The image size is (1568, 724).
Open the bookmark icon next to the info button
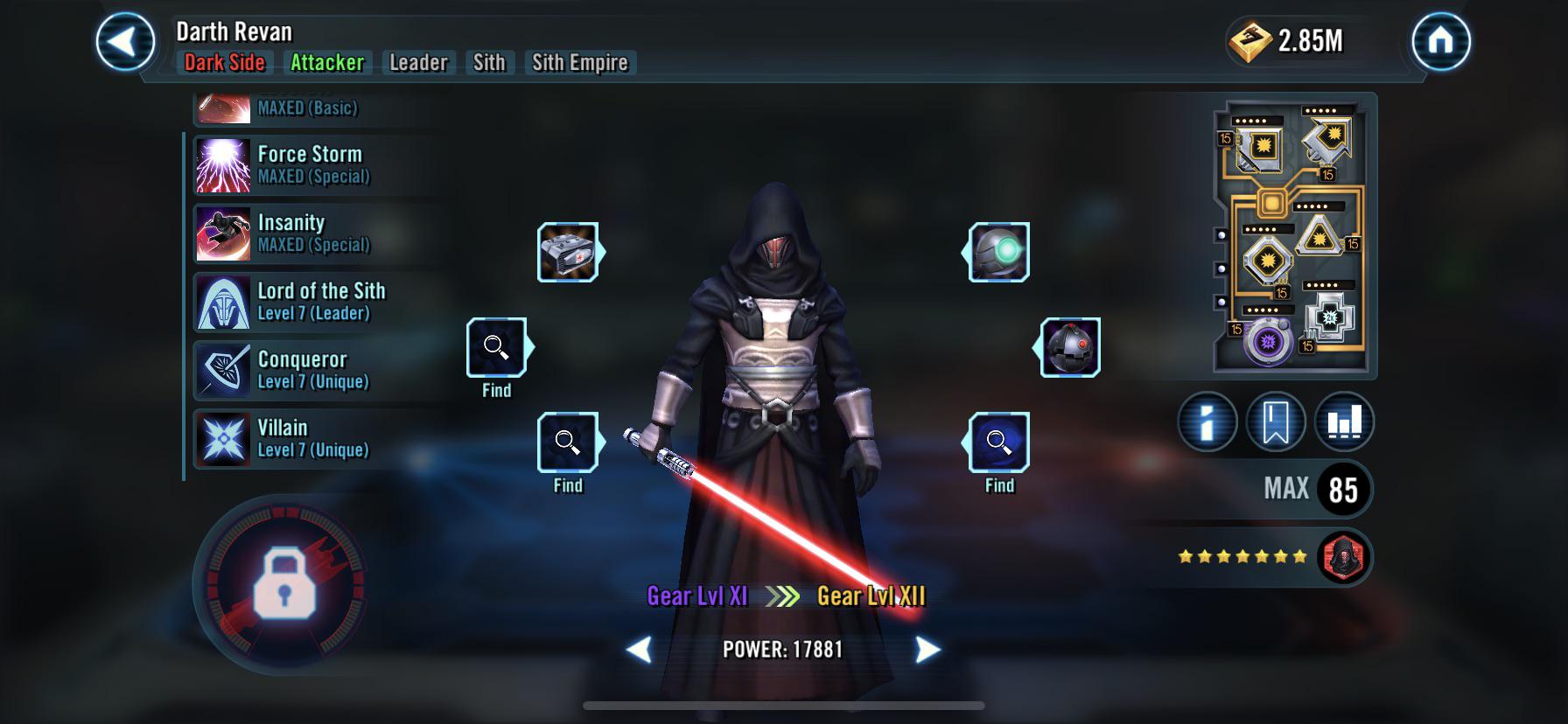point(1277,421)
